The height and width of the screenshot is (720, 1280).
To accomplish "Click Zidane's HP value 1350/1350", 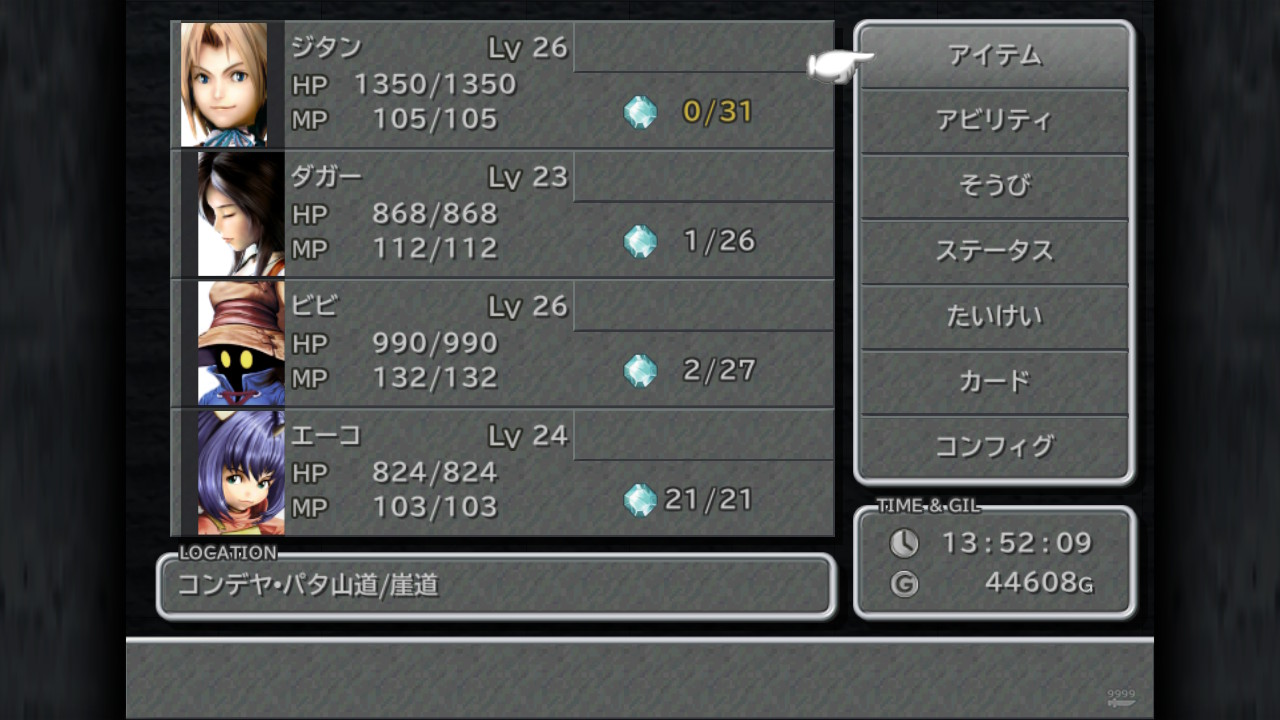I will tap(437, 84).
